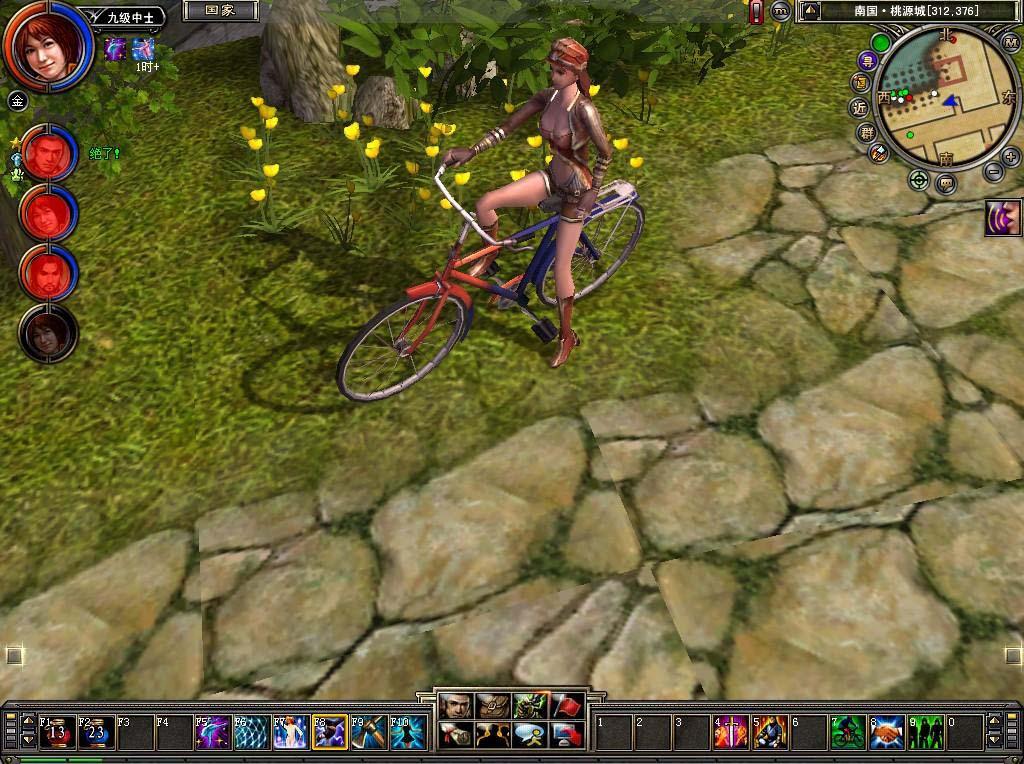Click the 金 element badge under the portrait
The width and height of the screenshot is (1024, 764).
pos(17,100)
